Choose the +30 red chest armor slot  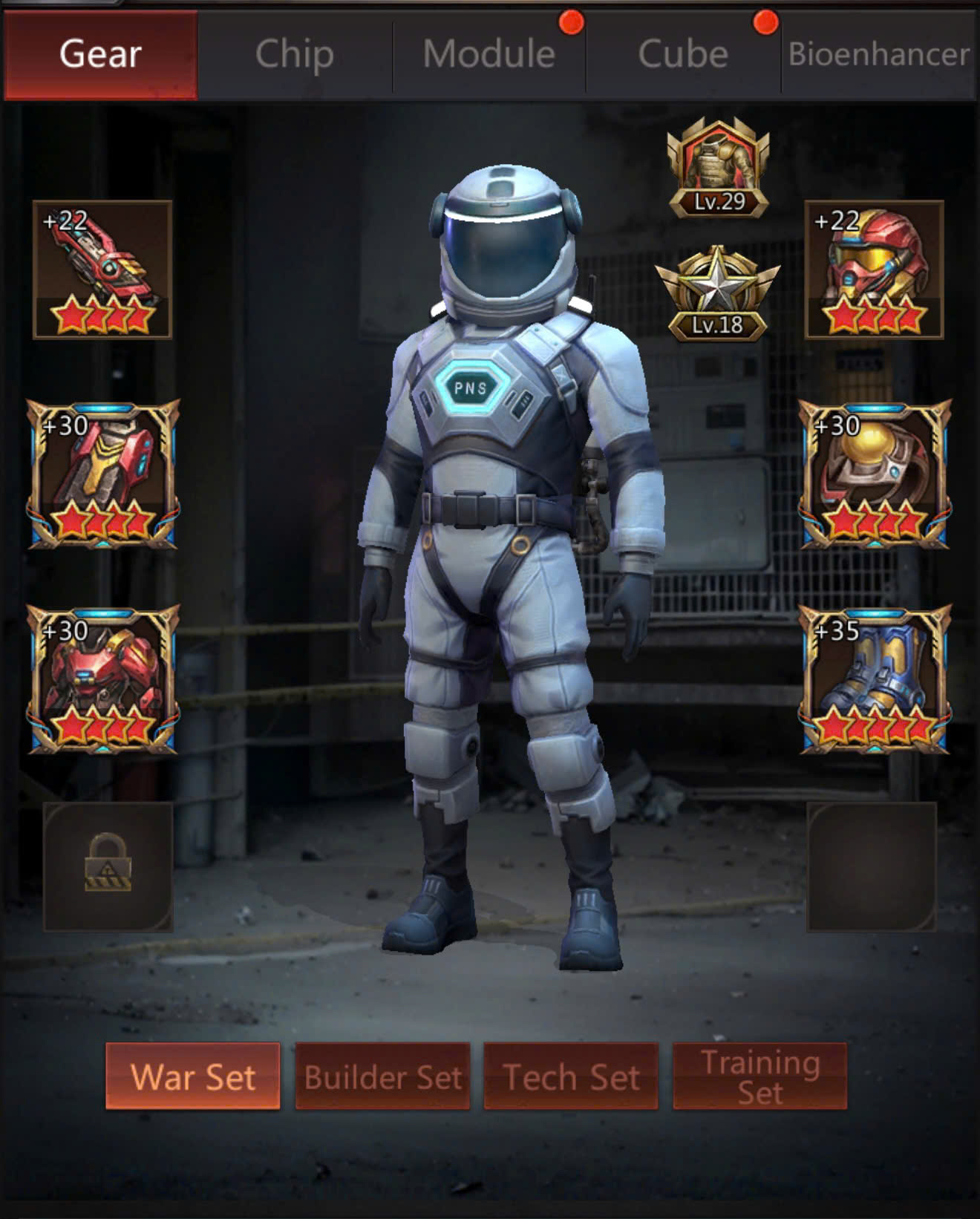(x=103, y=679)
